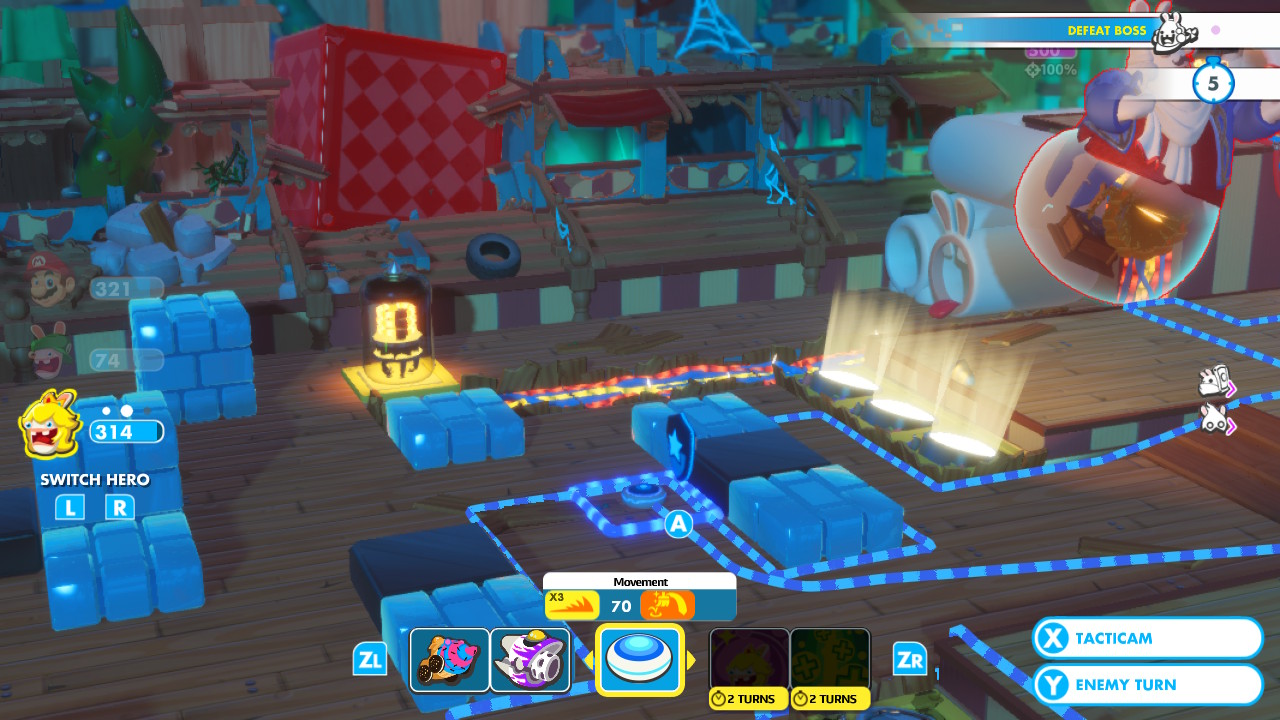Select Rabbid Peach's Blaster weapon icon

point(450,658)
